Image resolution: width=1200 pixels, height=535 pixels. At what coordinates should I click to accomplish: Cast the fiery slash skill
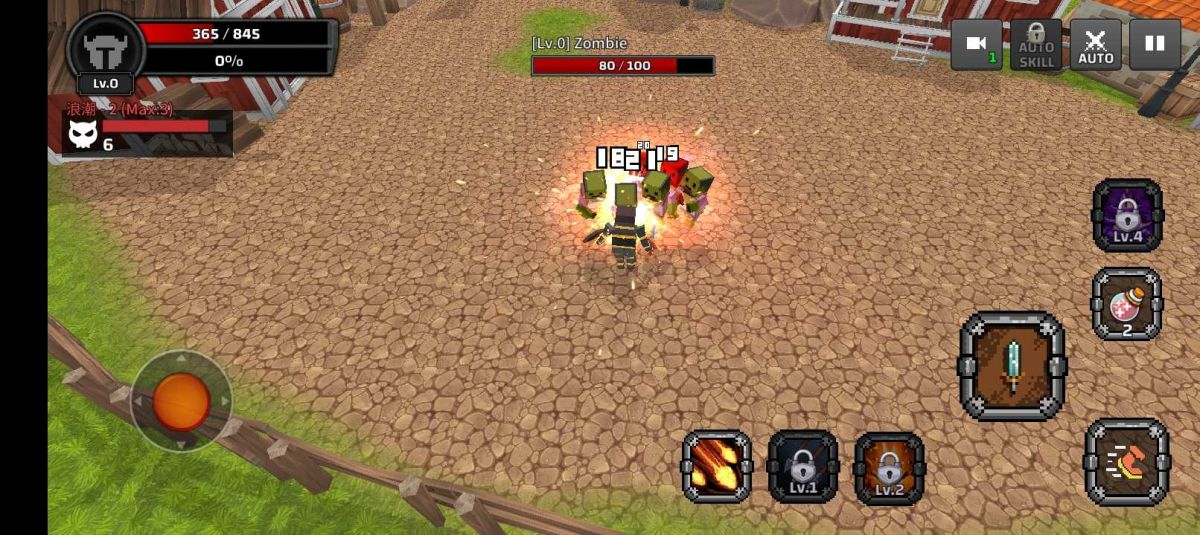click(x=717, y=466)
